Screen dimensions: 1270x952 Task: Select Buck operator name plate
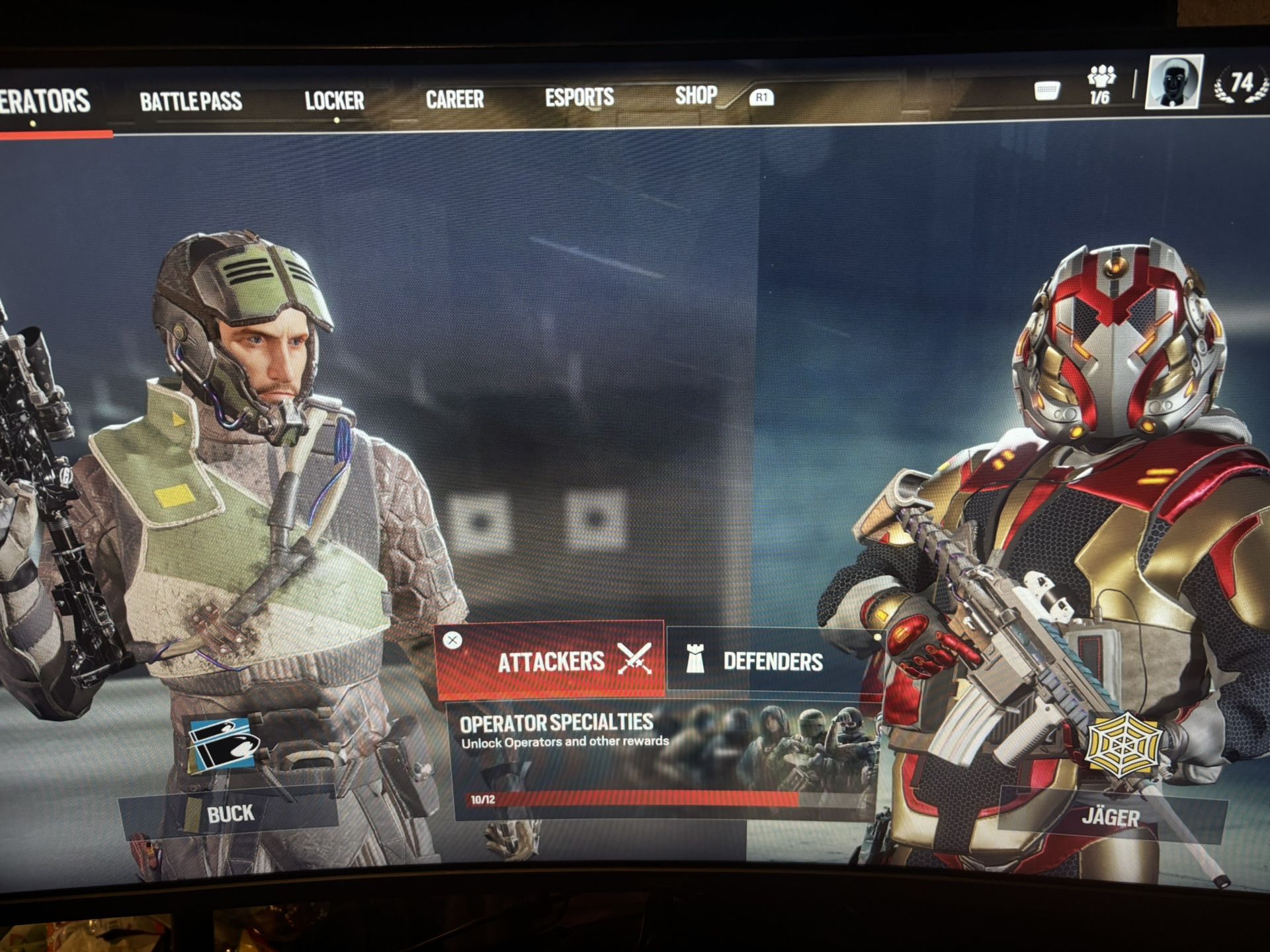[230, 813]
